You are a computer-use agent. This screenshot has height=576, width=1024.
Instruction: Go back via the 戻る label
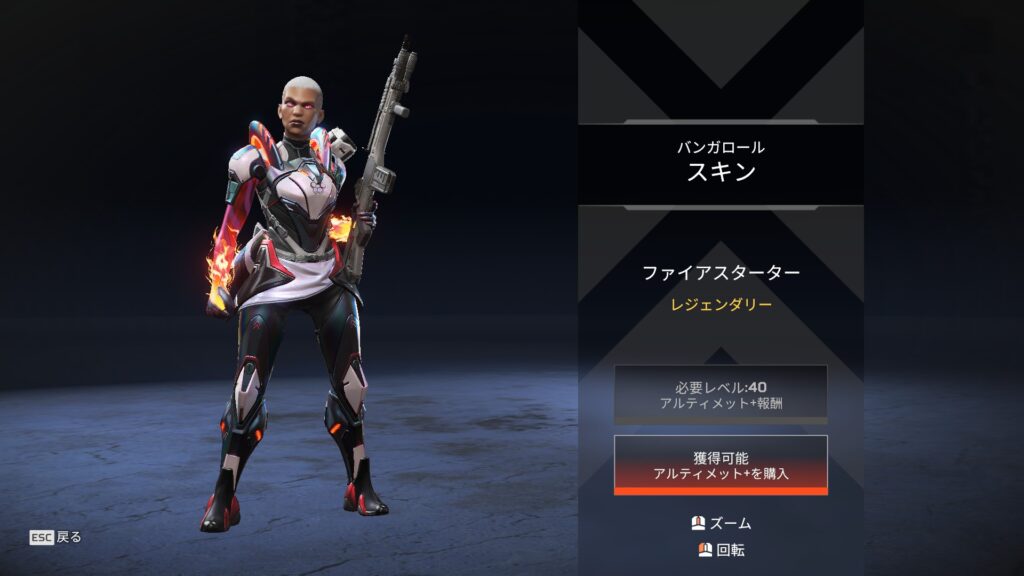[68, 537]
